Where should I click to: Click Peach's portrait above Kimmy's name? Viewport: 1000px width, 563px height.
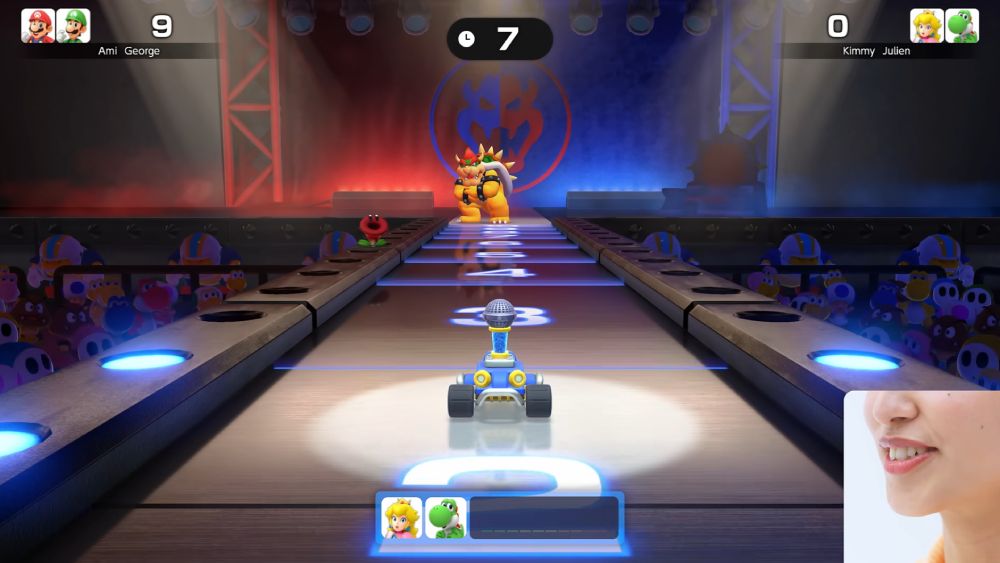[x=927, y=26]
